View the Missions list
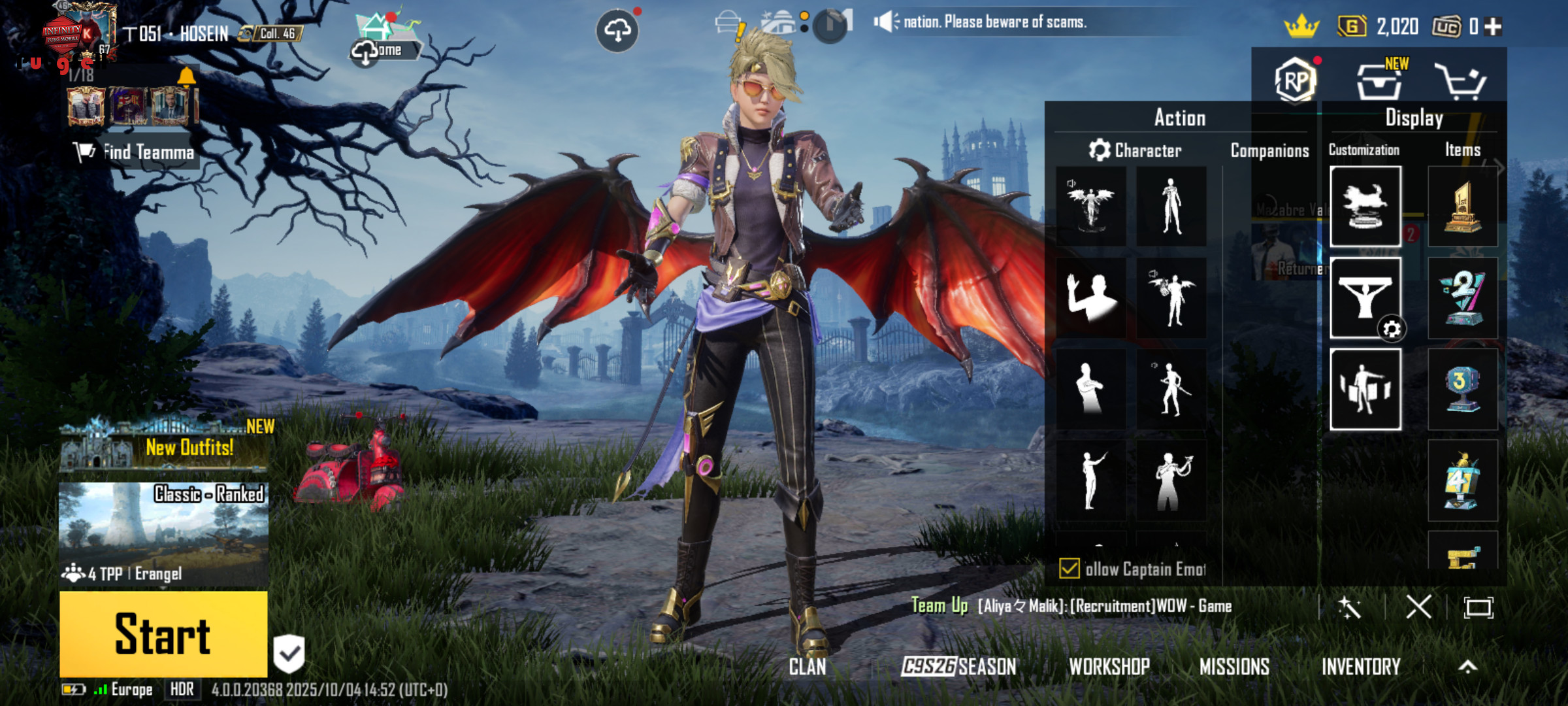This screenshot has width=1568, height=706. pyautogui.click(x=1234, y=667)
